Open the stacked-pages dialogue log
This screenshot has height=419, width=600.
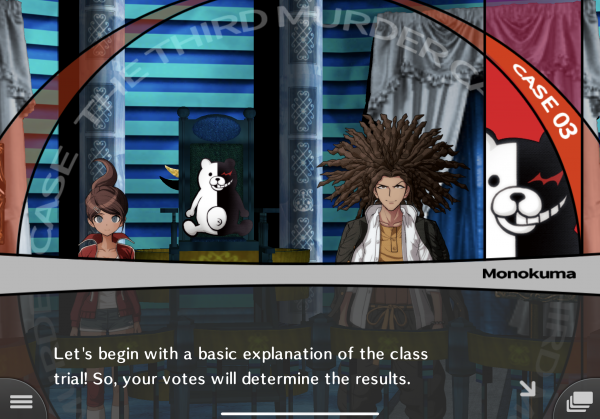(x=578, y=401)
